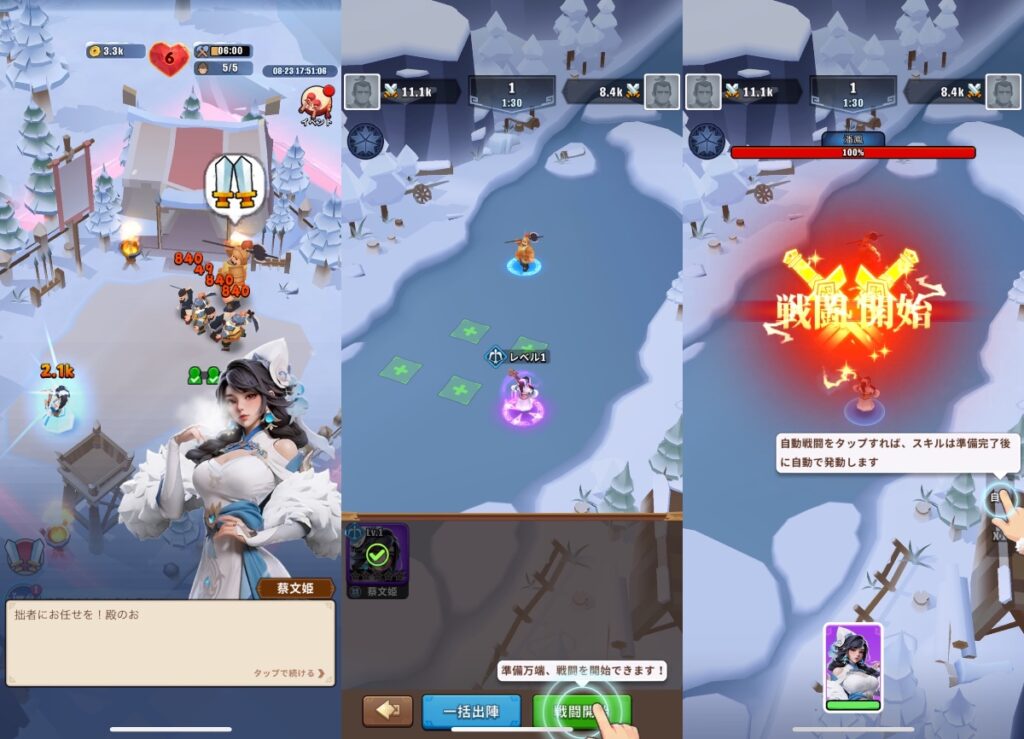Choose the blue 一括出陣 deploy-all button

[471, 711]
